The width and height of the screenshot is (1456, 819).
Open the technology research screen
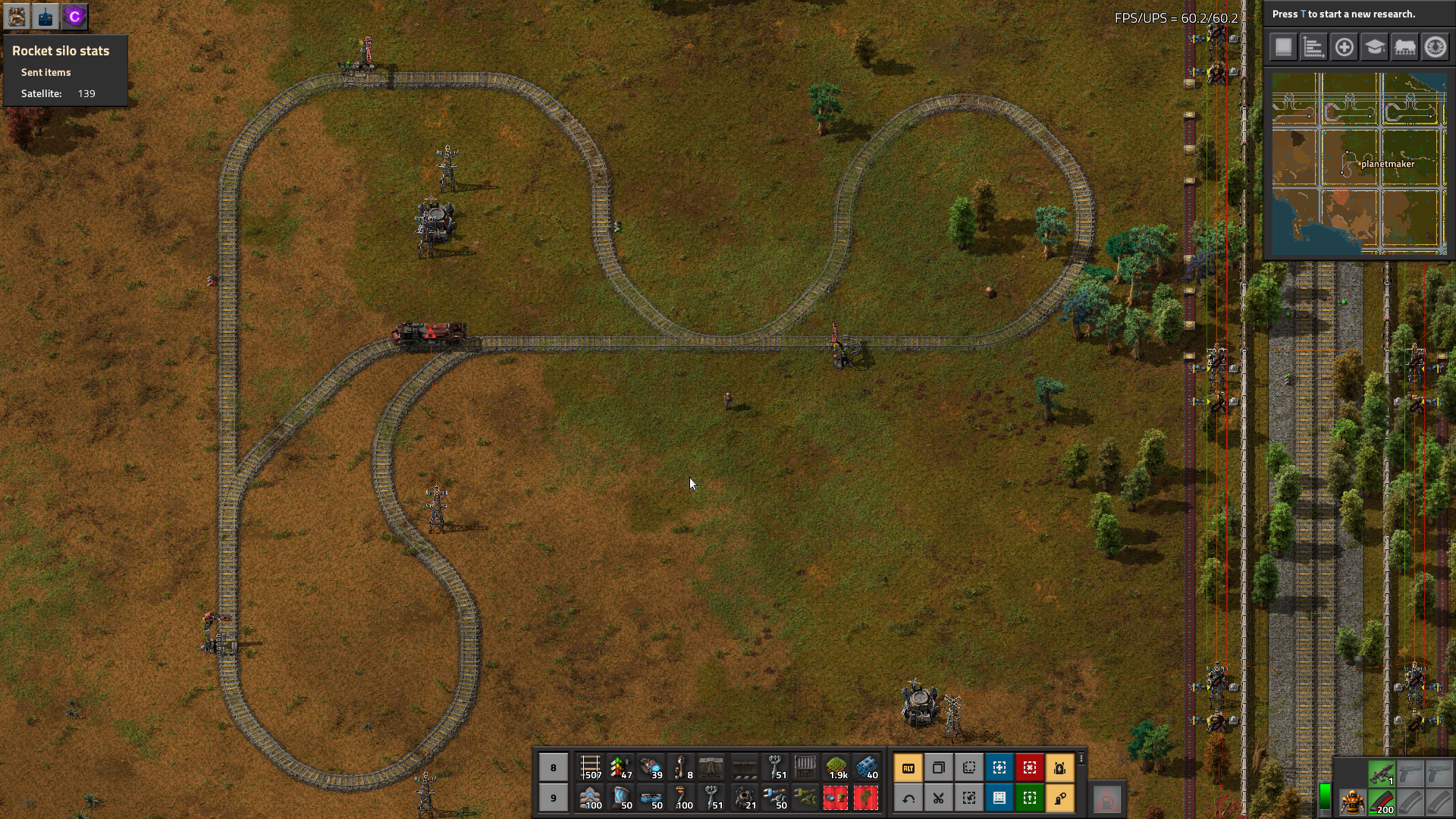coord(1375,46)
